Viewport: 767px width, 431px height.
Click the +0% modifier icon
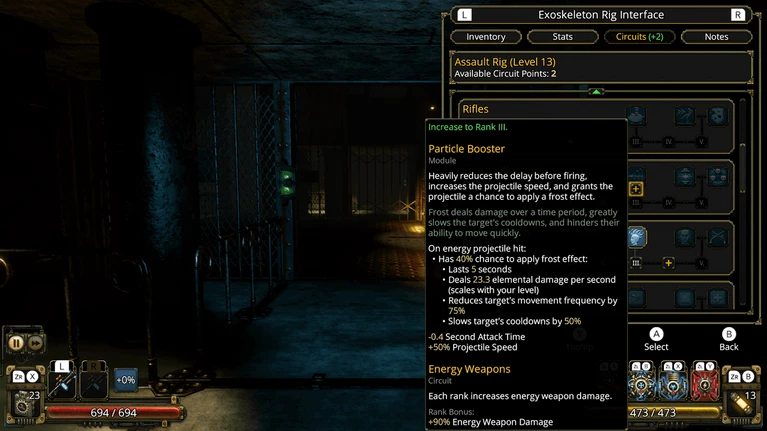tap(126, 379)
